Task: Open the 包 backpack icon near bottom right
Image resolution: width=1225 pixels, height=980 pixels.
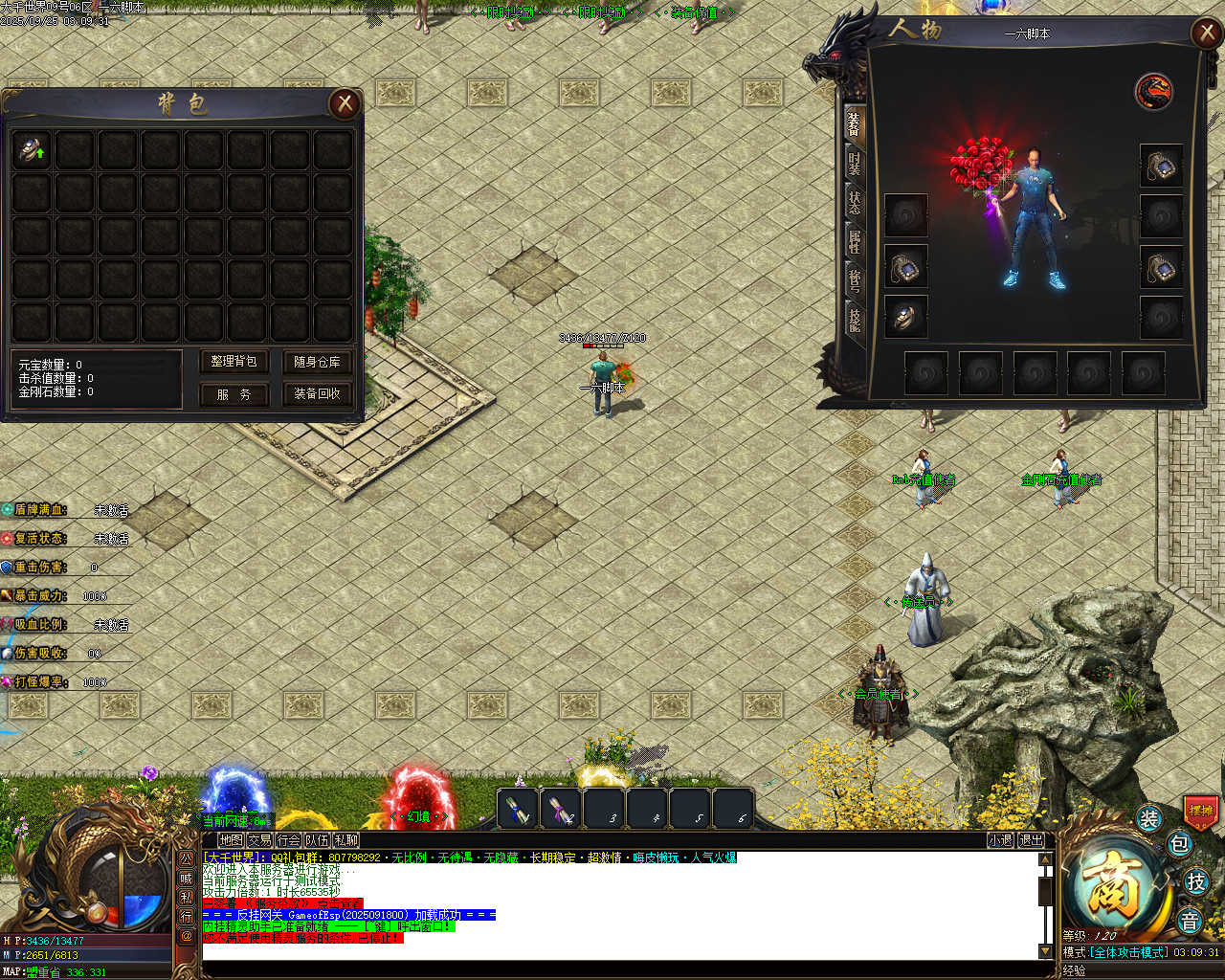Action: point(1177,844)
